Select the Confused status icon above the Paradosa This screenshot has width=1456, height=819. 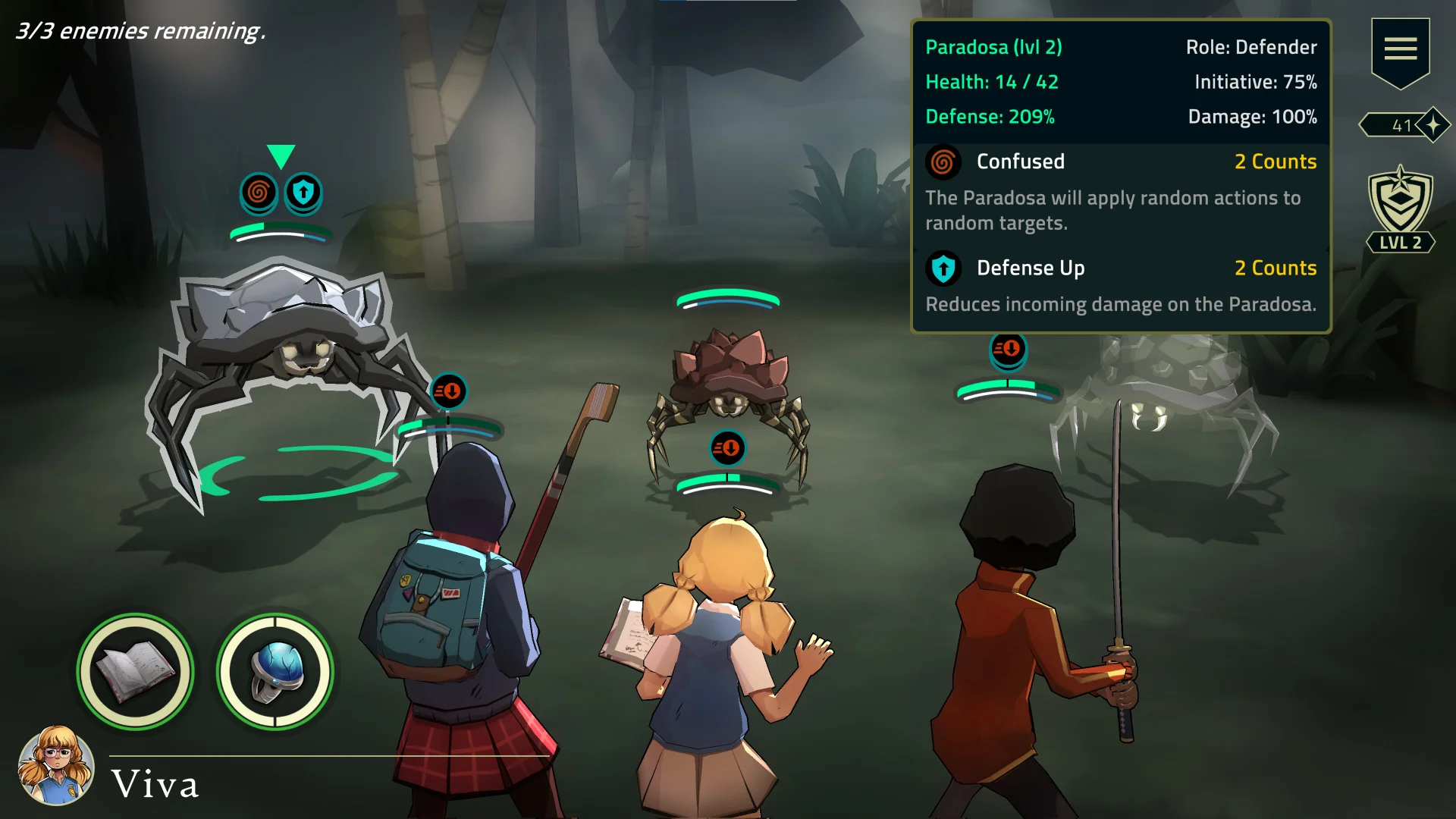258,193
